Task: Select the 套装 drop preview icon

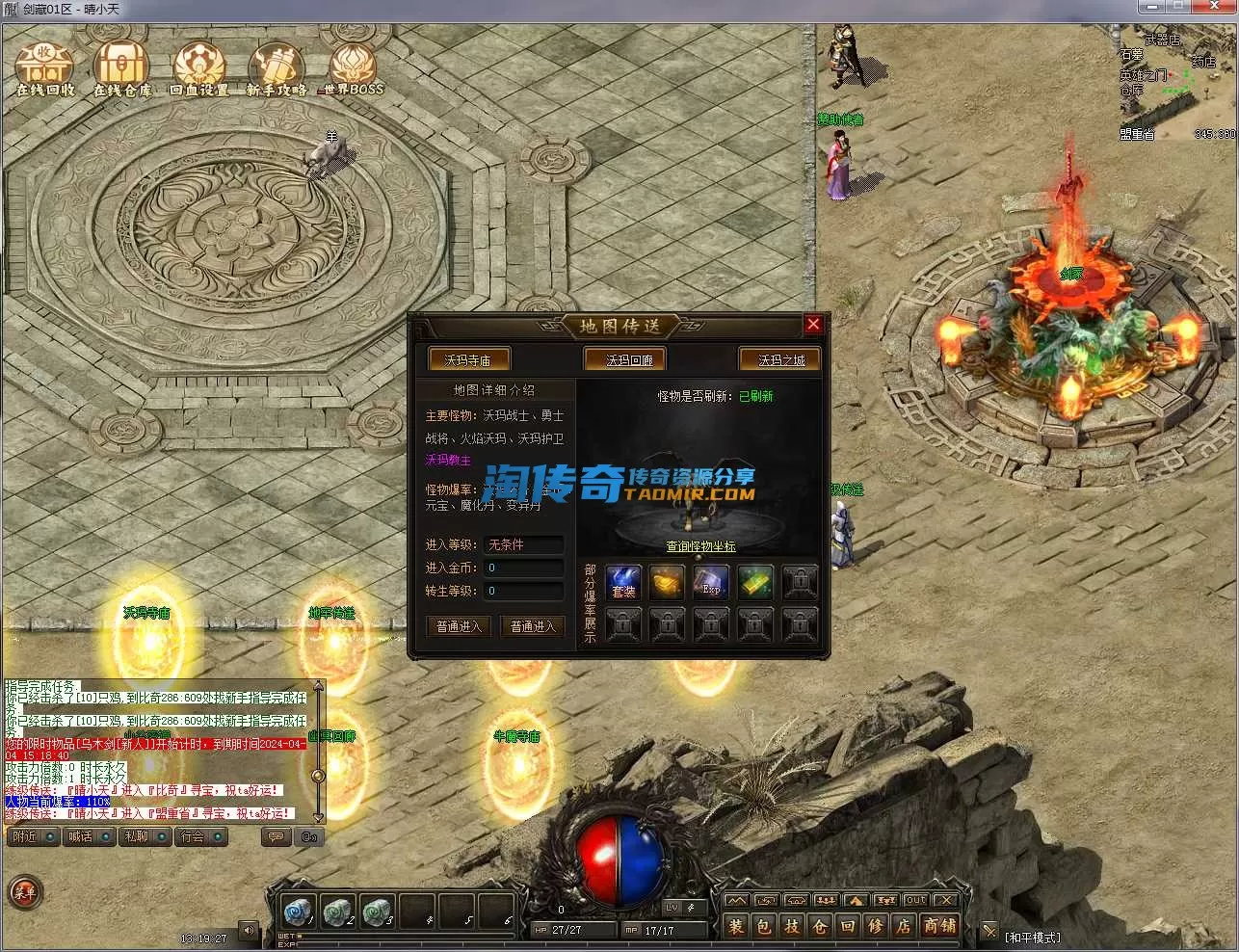Action: click(x=623, y=582)
